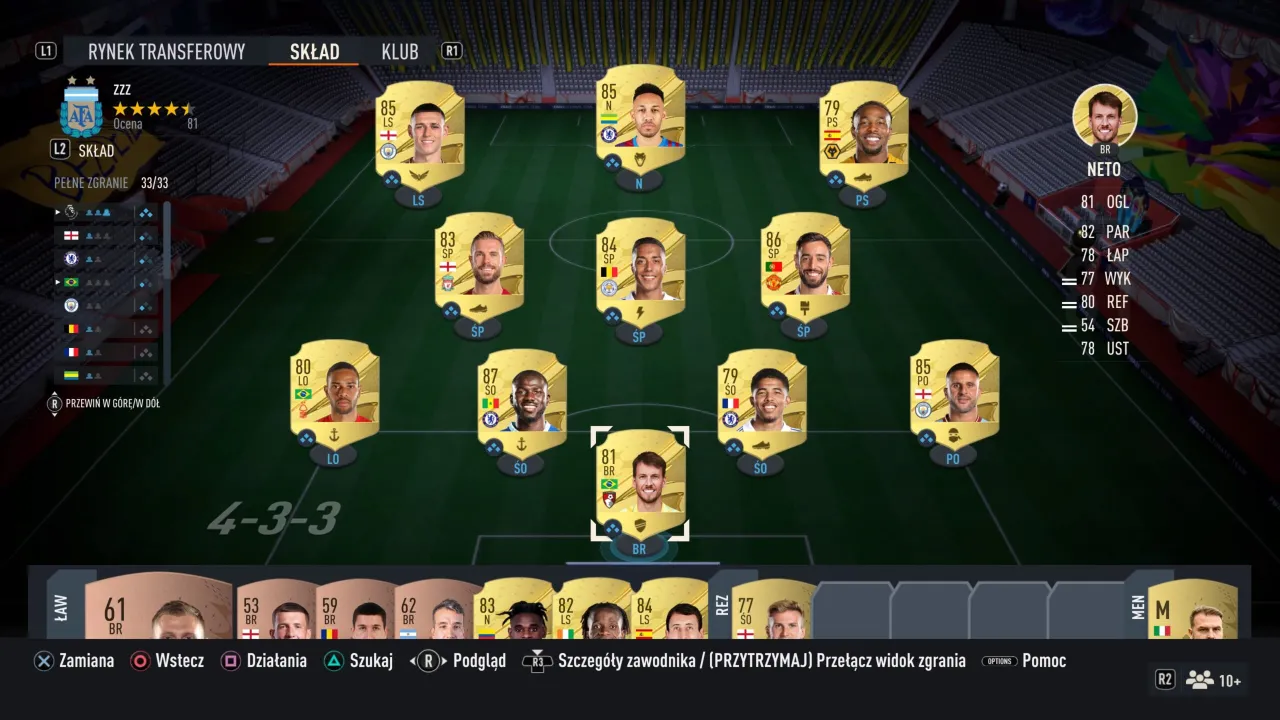This screenshot has height=720, width=1280.
Task: Click the Pomoc button
Action: [x=1045, y=660]
